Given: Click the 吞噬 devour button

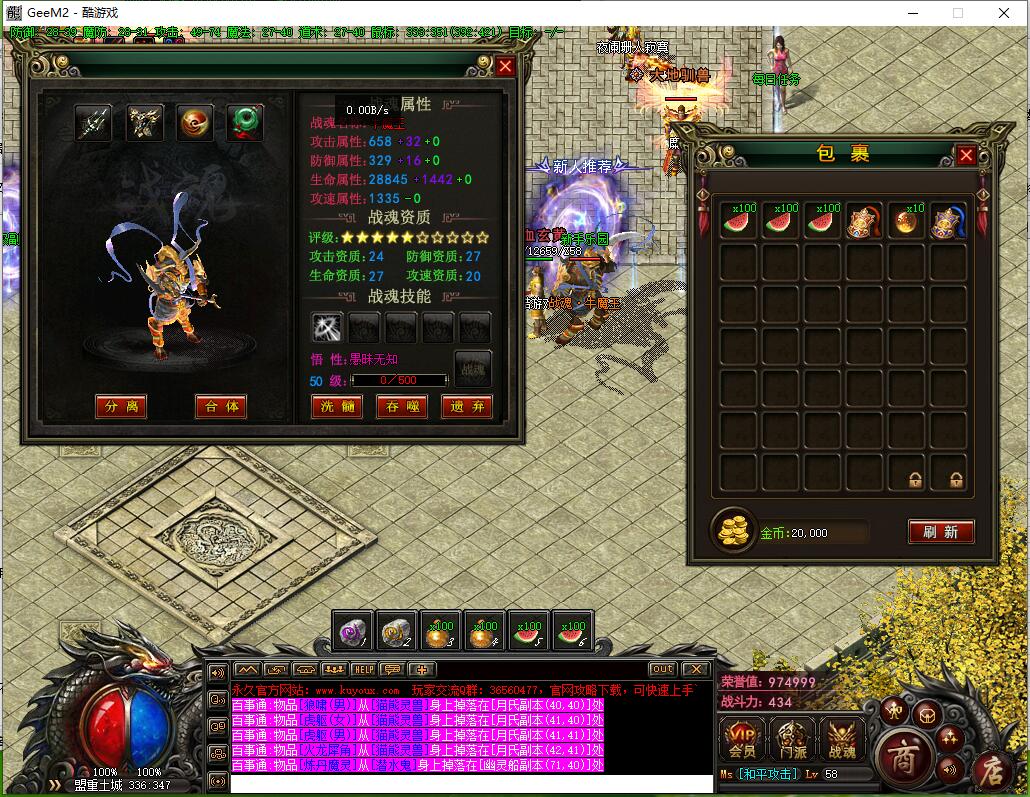Looking at the screenshot, I should [x=402, y=407].
